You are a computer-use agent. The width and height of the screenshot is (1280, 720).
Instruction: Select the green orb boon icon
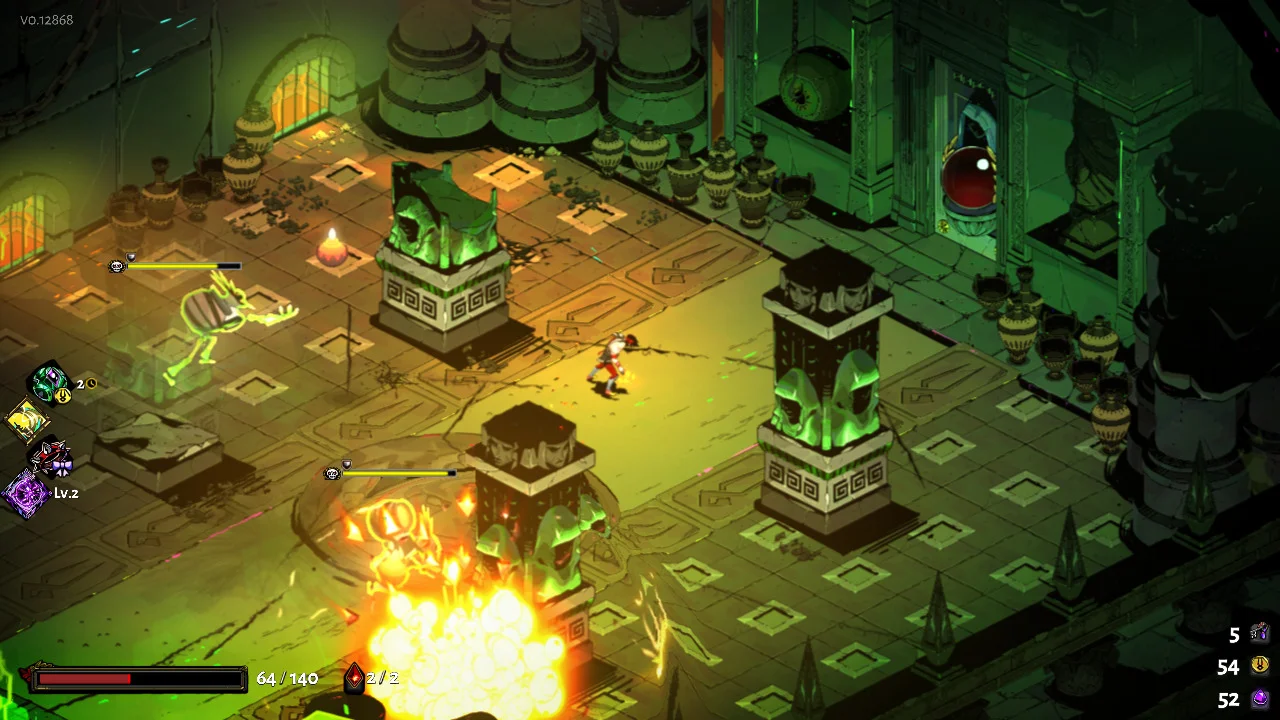[47, 382]
